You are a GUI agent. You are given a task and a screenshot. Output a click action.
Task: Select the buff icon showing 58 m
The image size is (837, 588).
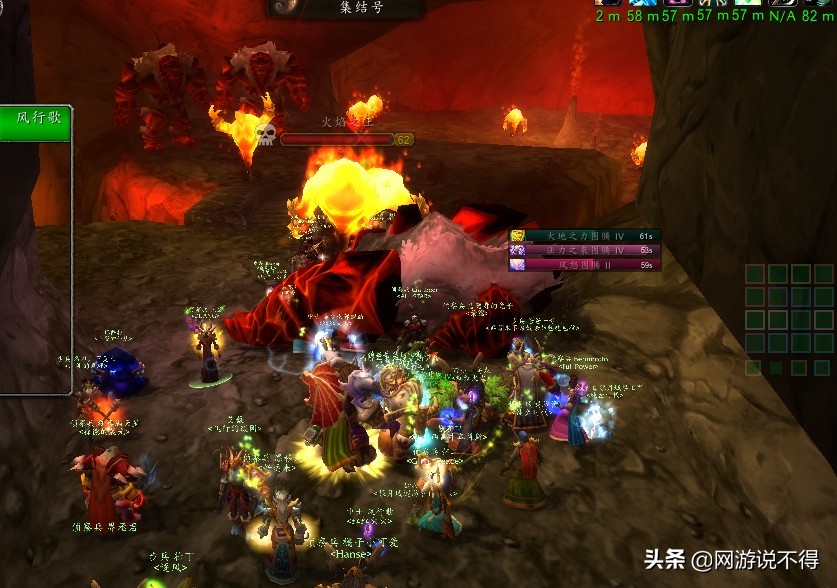click(643, 3)
